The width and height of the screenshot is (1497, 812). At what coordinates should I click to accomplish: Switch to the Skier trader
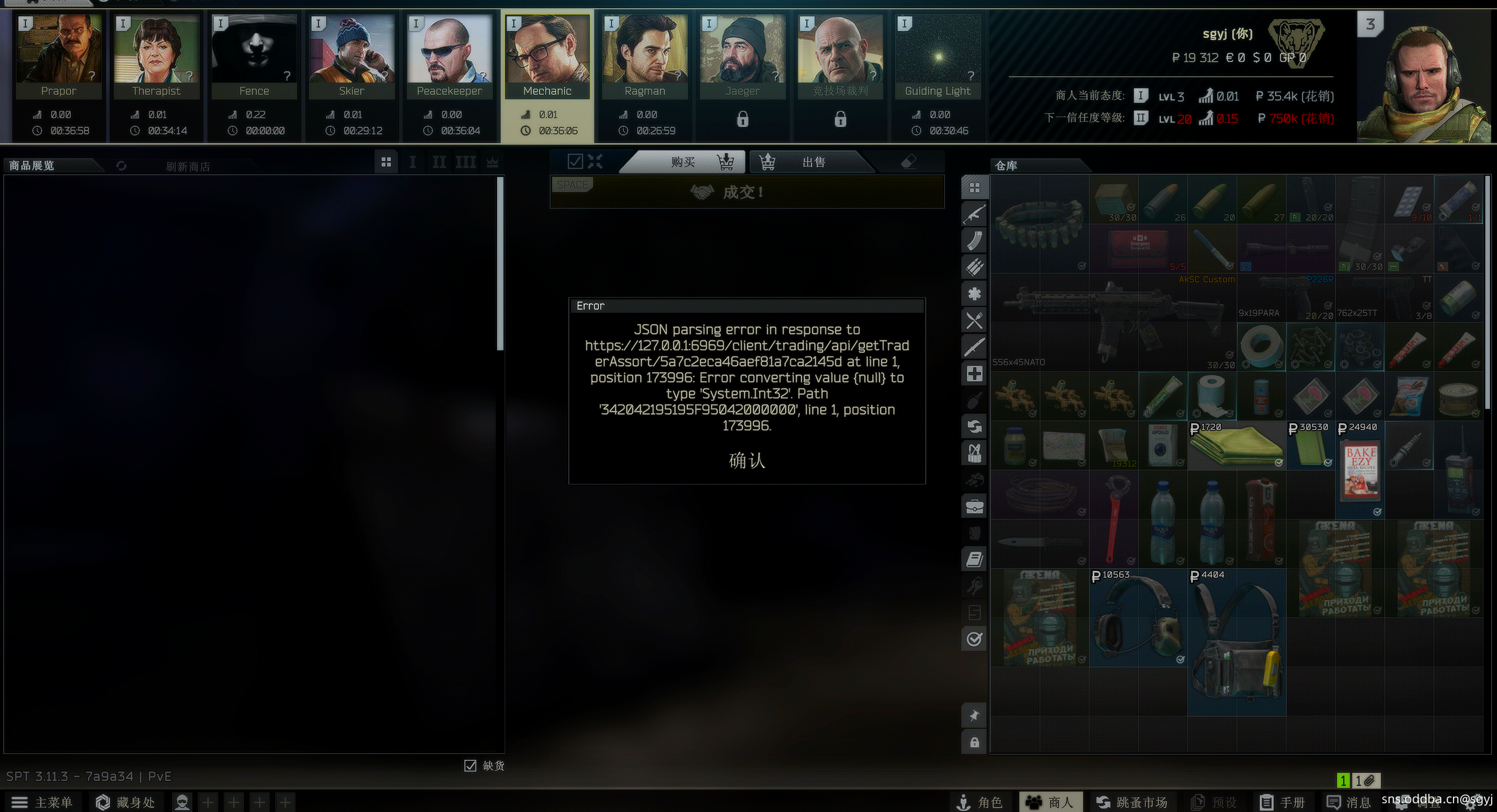pos(352,56)
